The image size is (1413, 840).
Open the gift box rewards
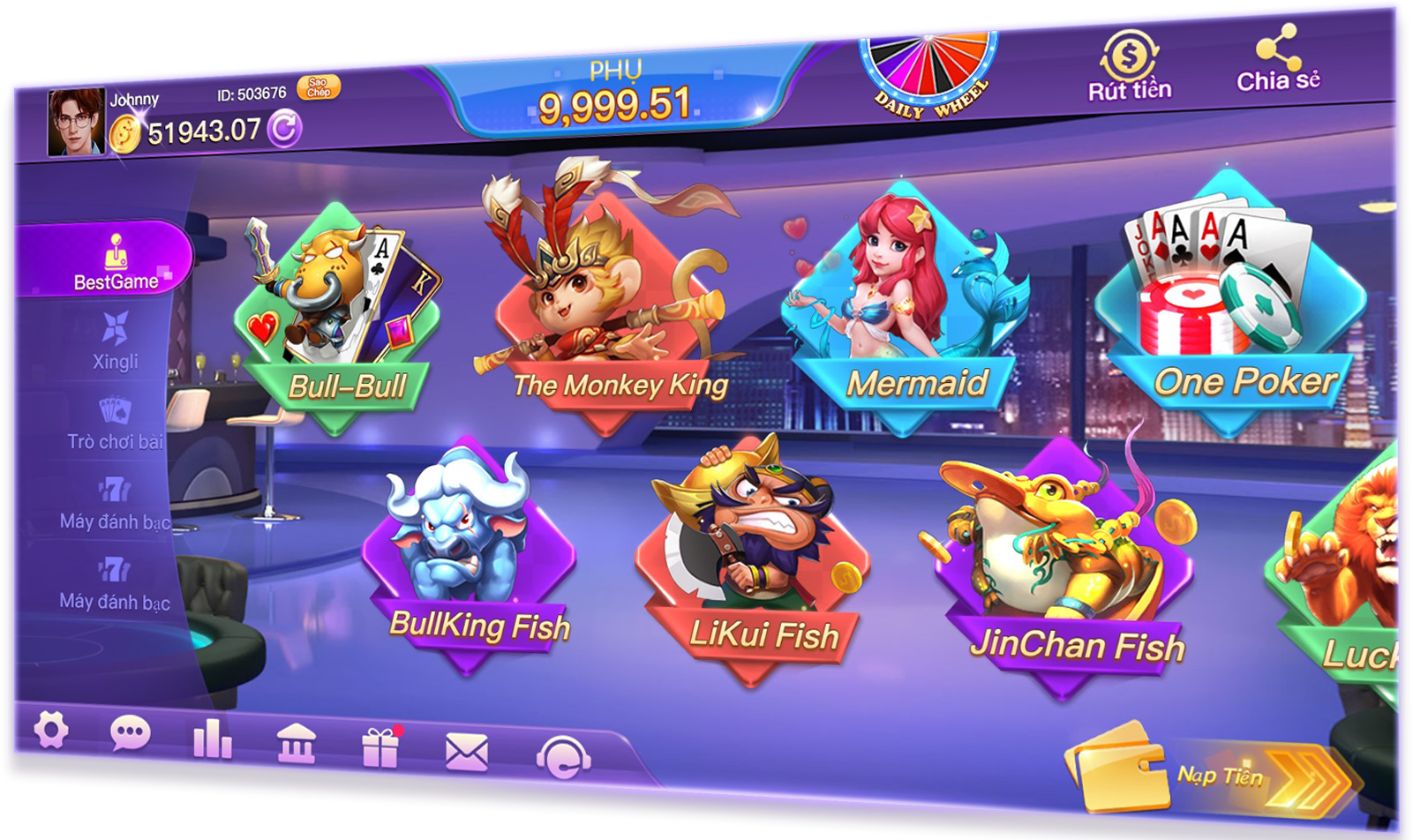tap(380, 748)
